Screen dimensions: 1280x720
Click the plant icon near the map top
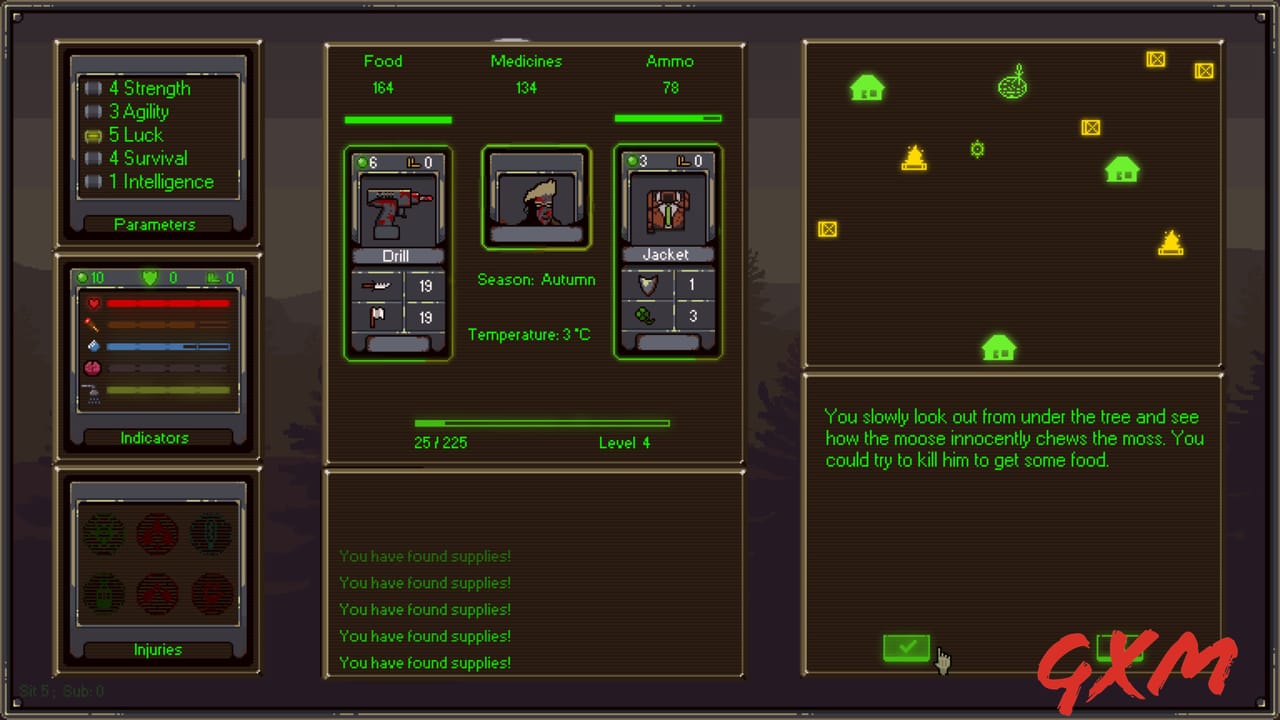1013,84
